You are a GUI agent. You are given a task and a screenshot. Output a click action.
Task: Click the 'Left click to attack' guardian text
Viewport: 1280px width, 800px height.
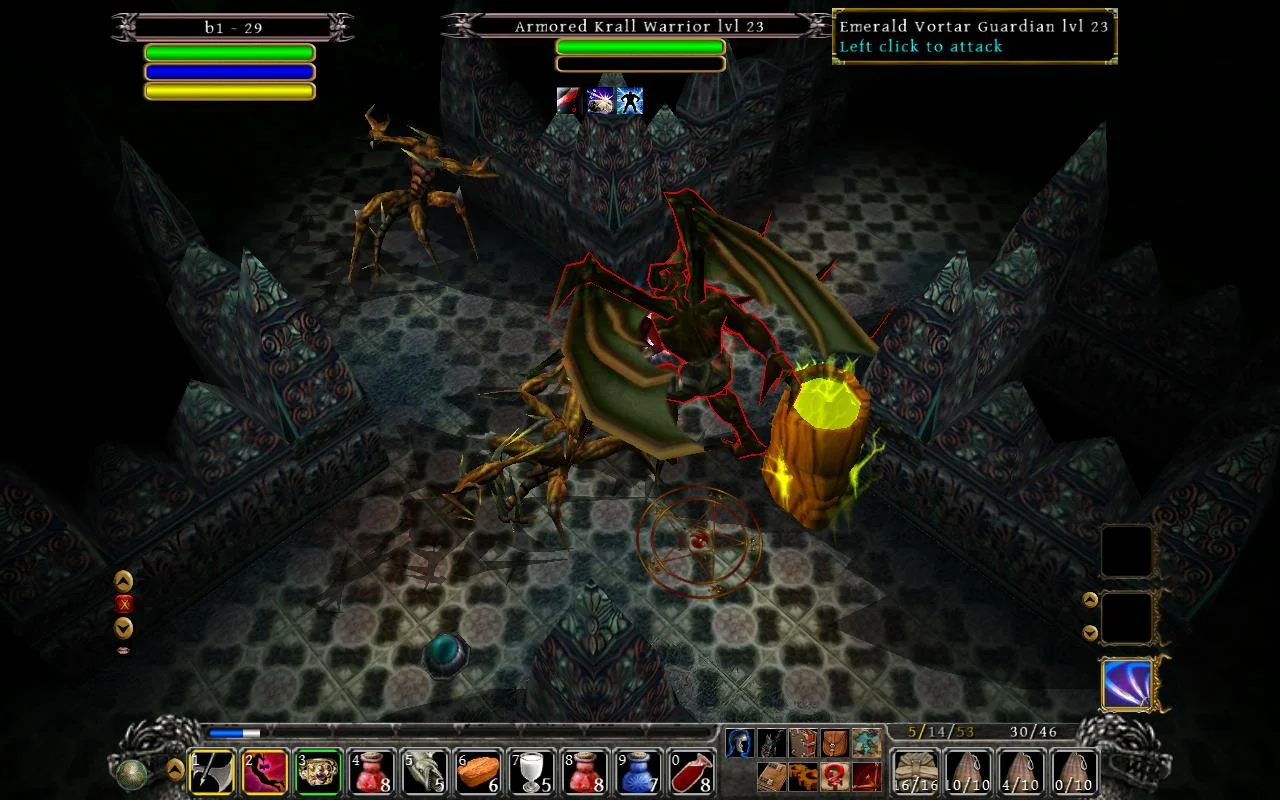coord(918,46)
